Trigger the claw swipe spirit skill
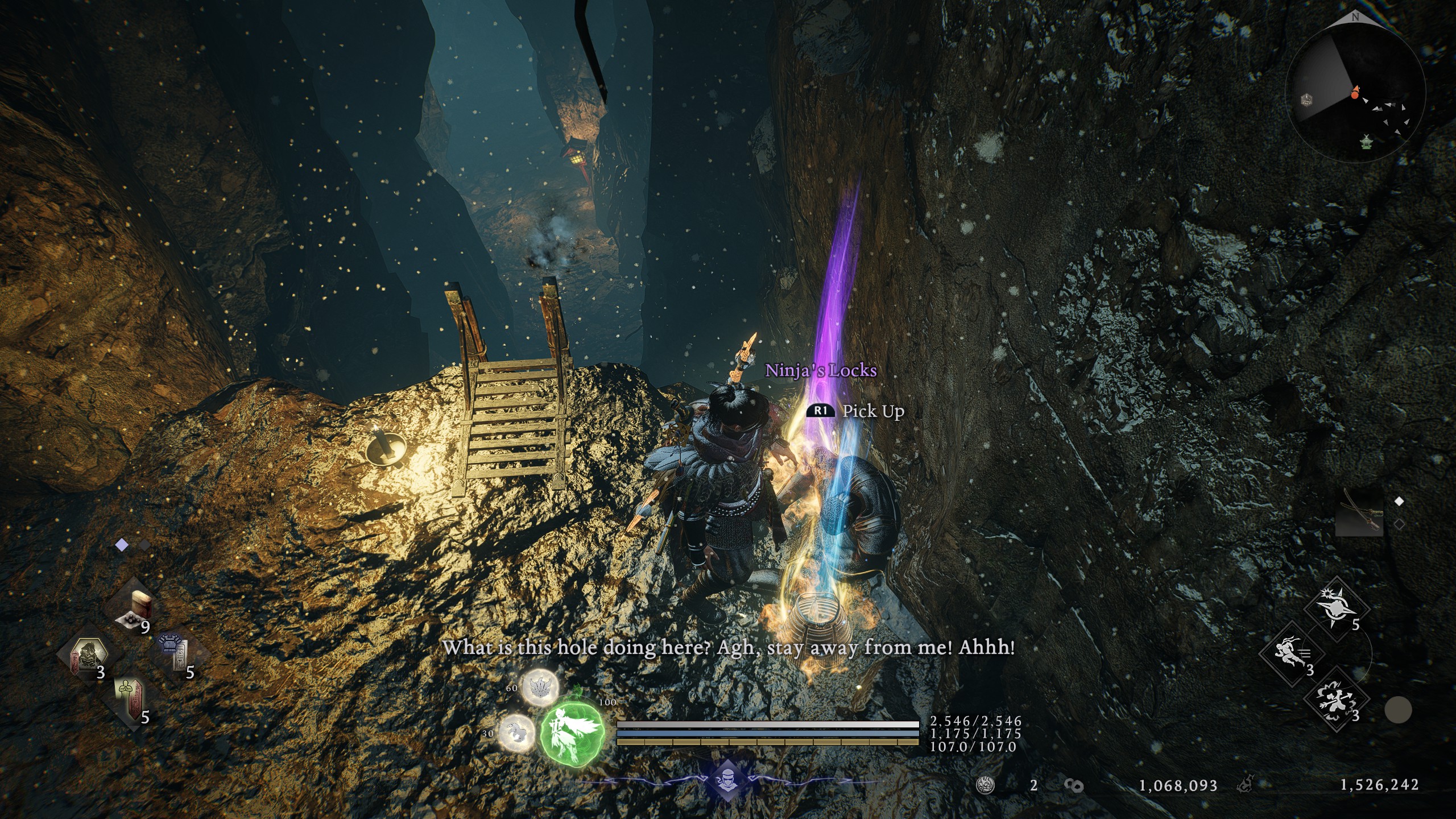 click(516, 734)
